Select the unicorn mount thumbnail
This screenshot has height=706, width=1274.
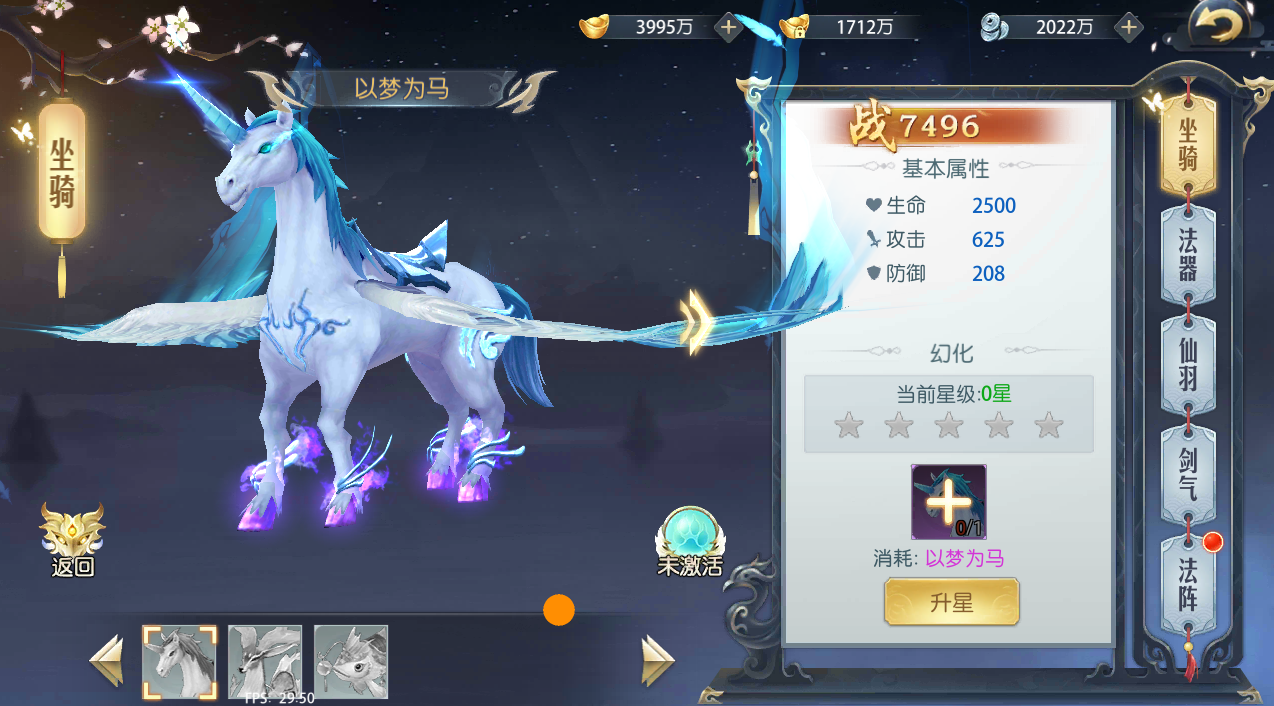[x=179, y=662]
